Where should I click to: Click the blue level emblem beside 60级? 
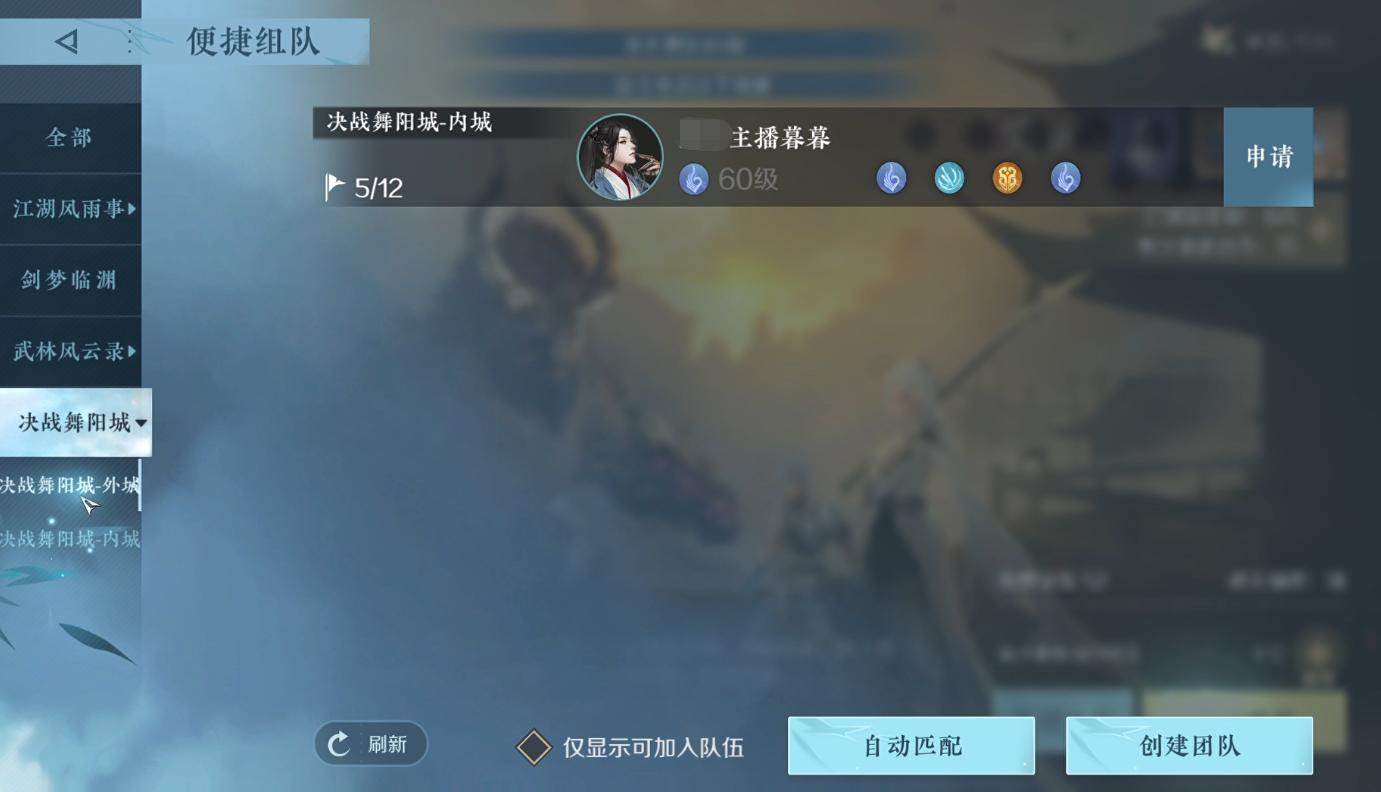pyautogui.click(x=693, y=179)
